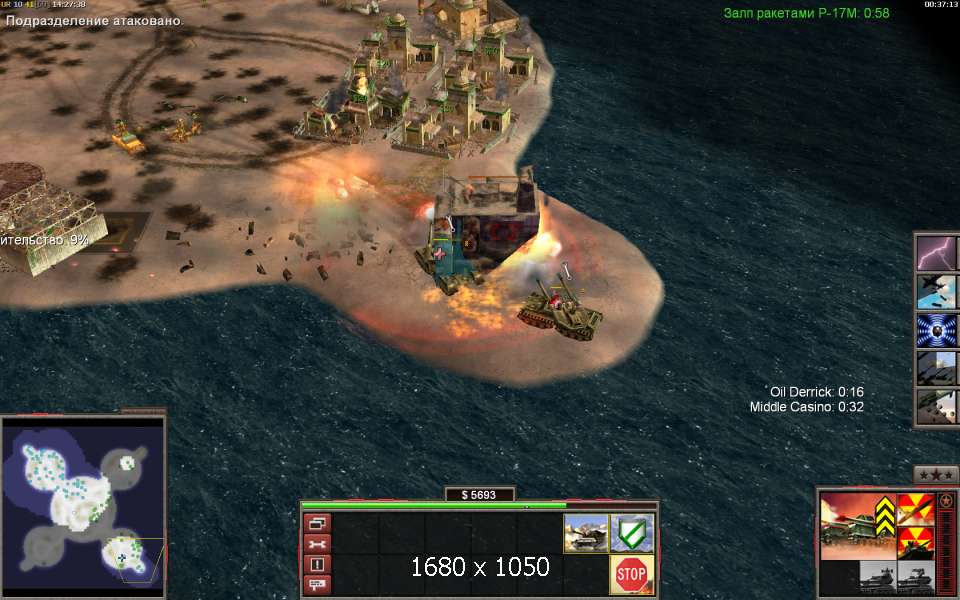Launch the bomber airstrike power
Viewport: 960px width, 600px height.
(938, 291)
